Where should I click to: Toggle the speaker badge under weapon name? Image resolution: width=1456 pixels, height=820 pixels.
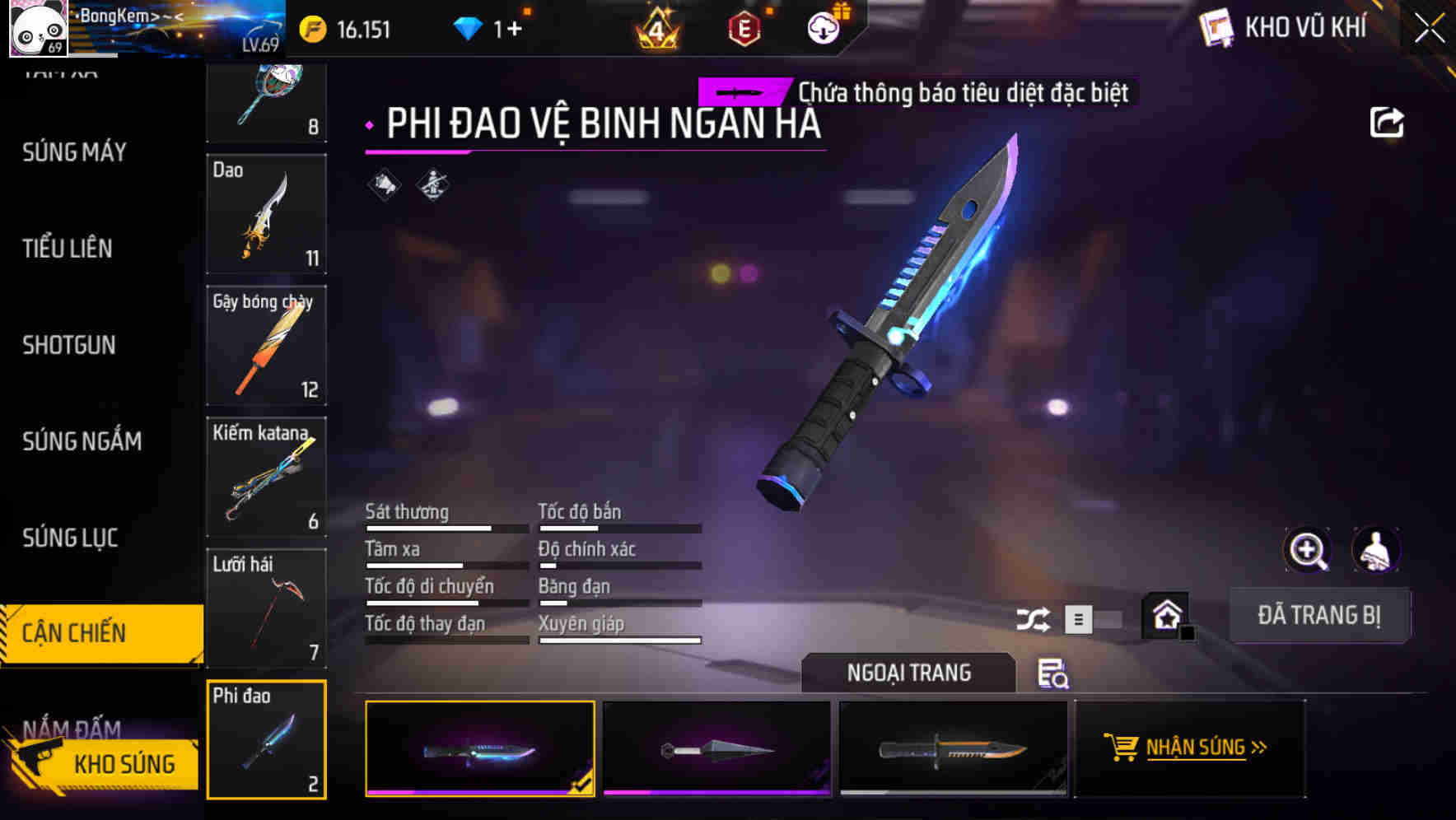383,185
